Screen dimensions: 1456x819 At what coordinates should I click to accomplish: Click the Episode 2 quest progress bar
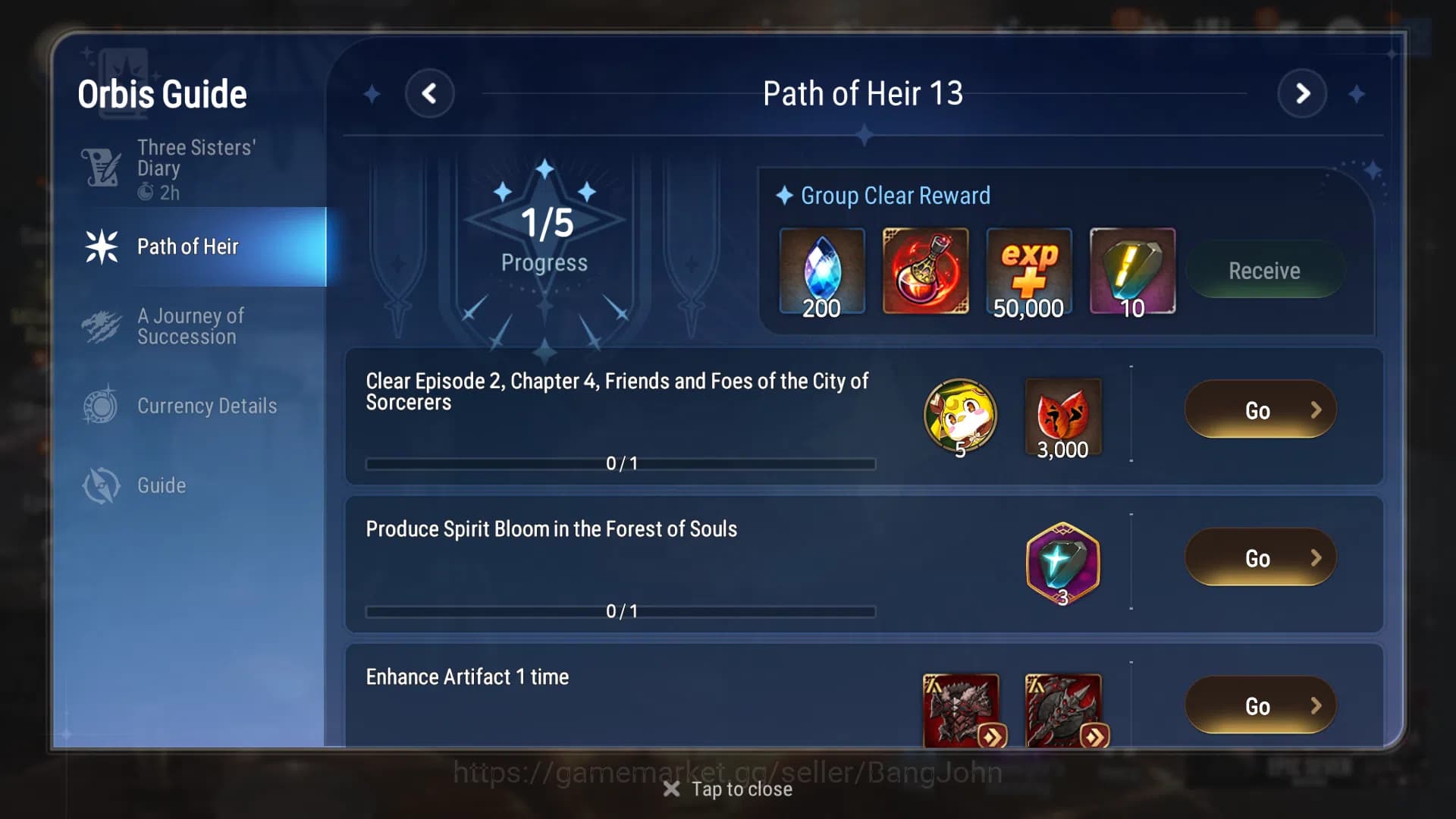pyautogui.click(x=620, y=463)
